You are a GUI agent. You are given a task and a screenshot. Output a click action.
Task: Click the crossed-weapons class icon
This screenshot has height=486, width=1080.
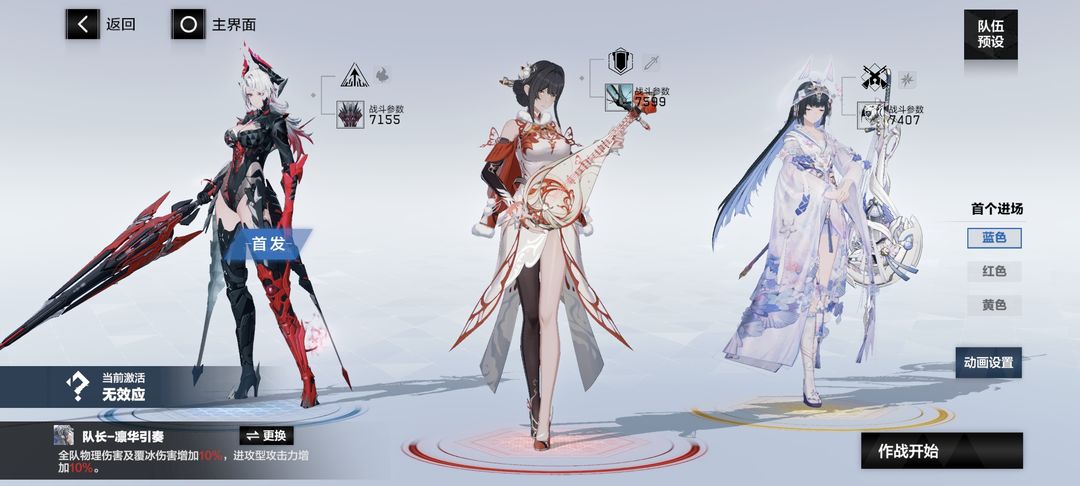[875, 78]
